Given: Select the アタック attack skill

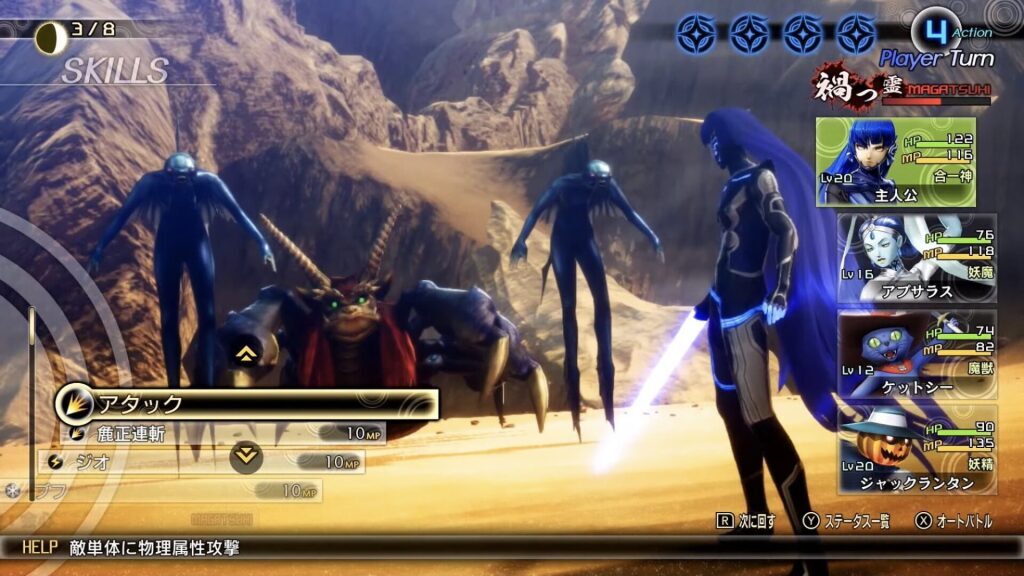Looking at the screenshot, I should [x=246, y=404].
